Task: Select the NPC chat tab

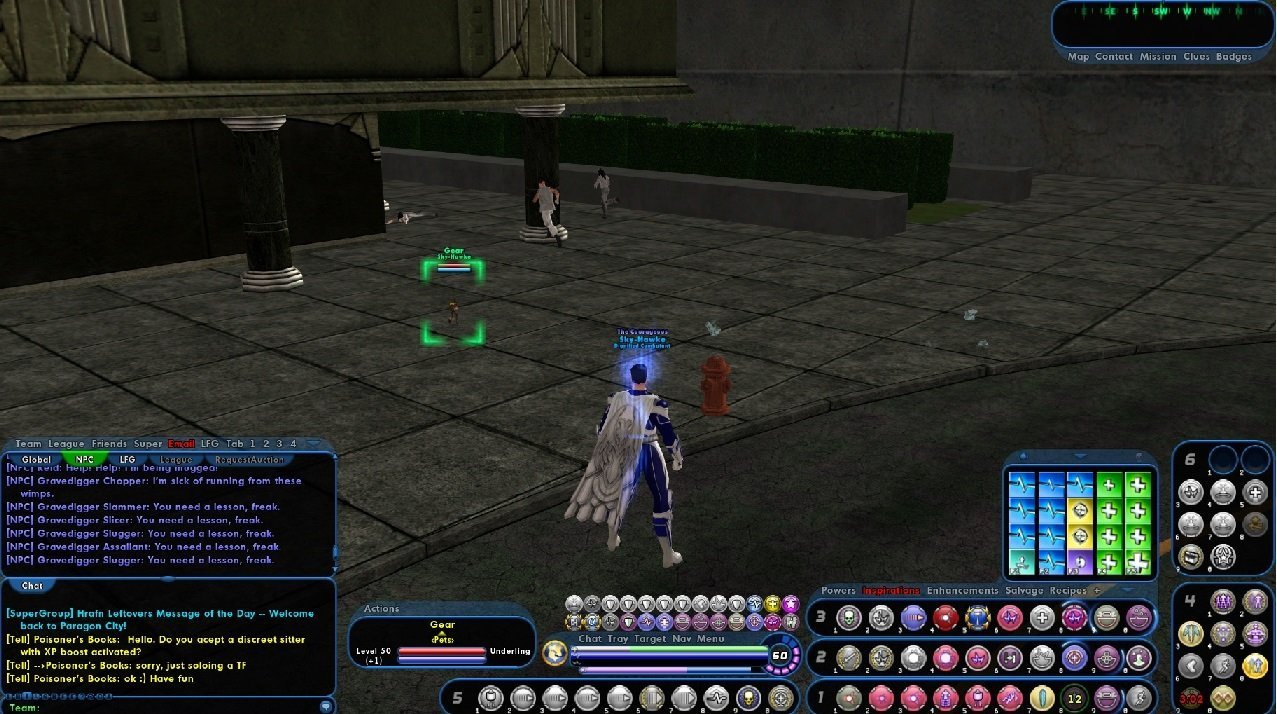Action: pos(85,460)
